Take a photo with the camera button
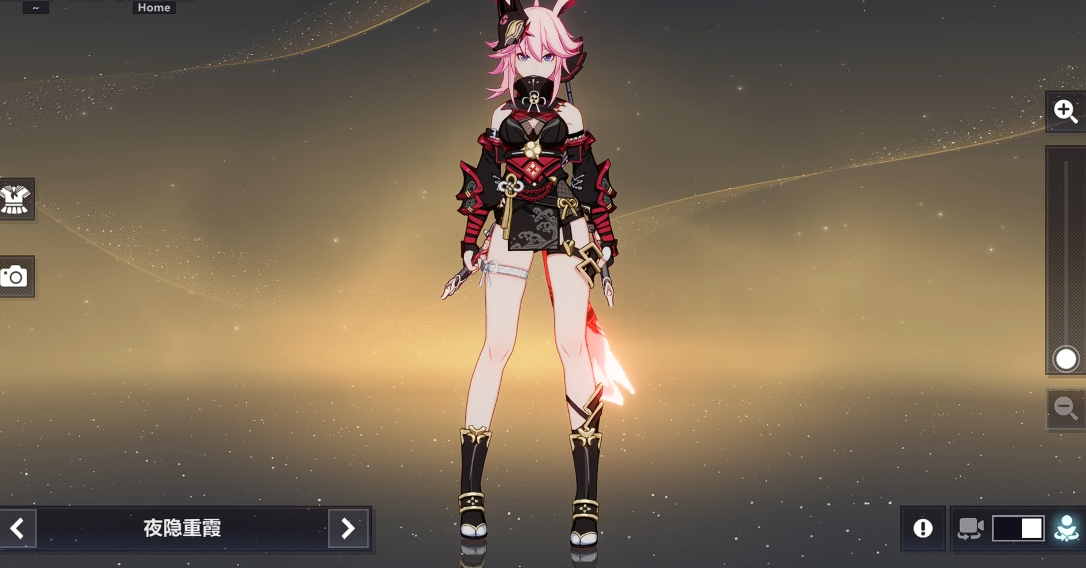Screen dimensions: 1086x568 [15, 277]
